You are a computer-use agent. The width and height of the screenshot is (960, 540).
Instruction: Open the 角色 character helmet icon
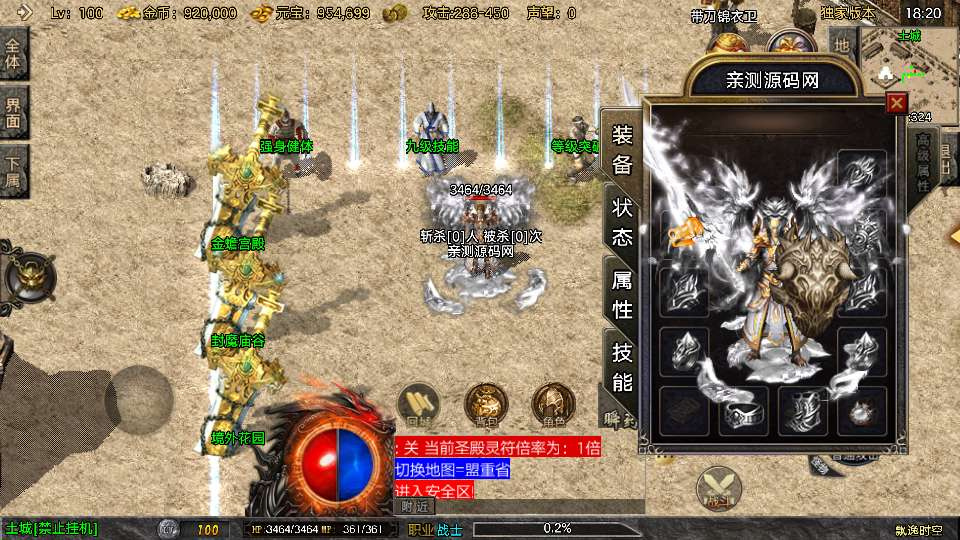pos(553,404)
